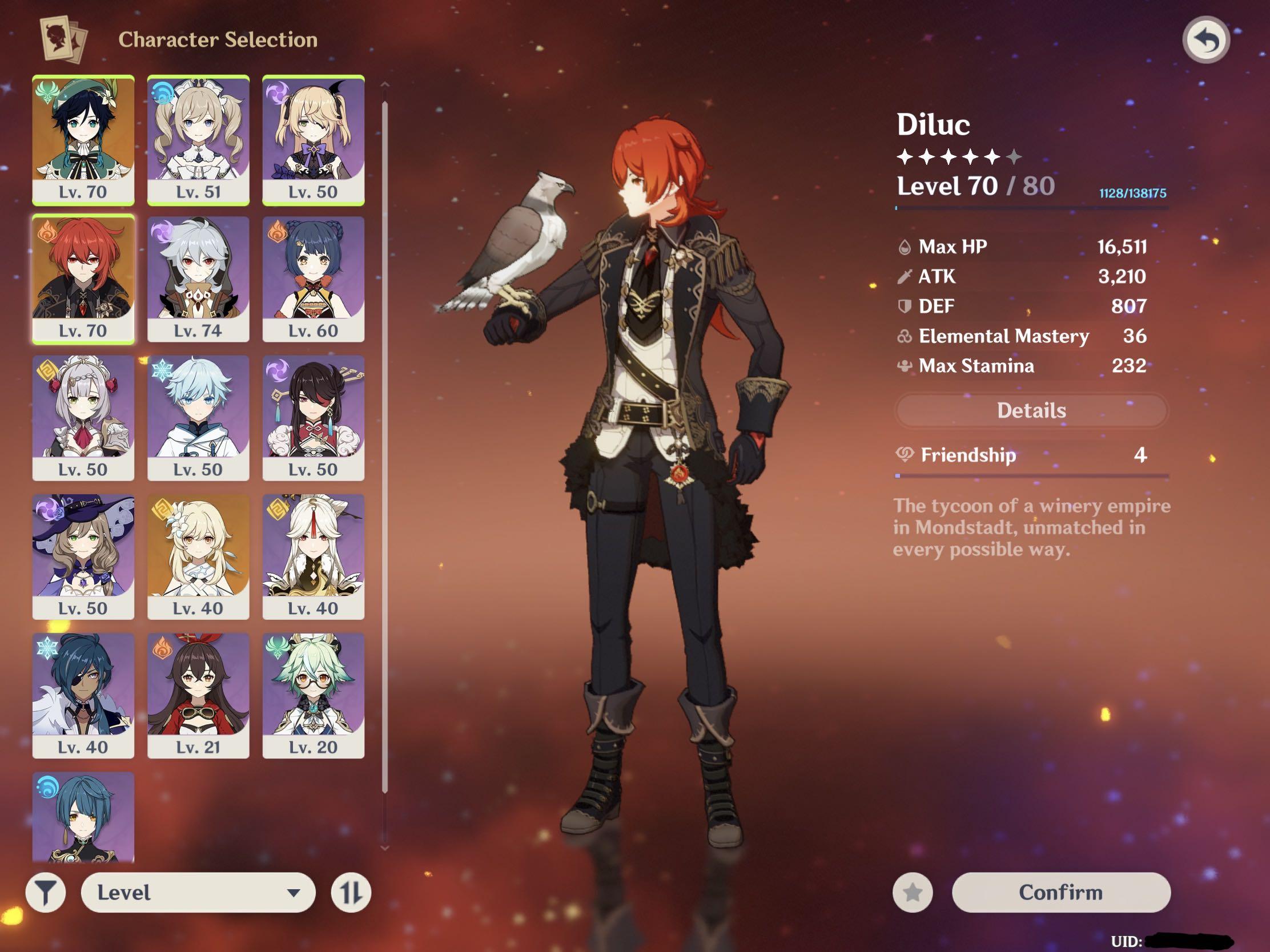Select Amber at Lv. 21
1270x952 pixels.
click(x=198, y=695)
